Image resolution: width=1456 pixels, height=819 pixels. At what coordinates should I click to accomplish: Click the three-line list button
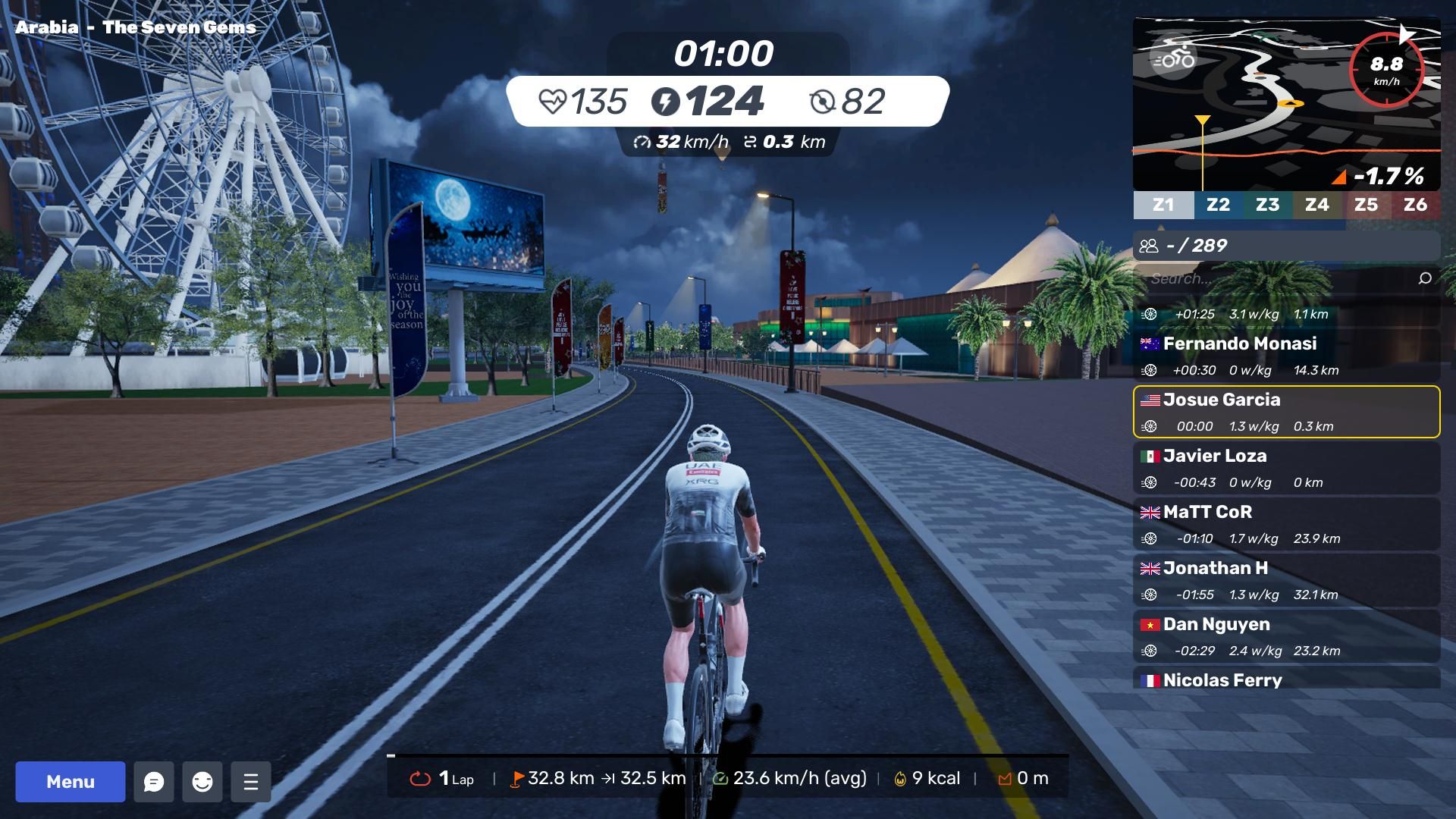pos(251,782)
